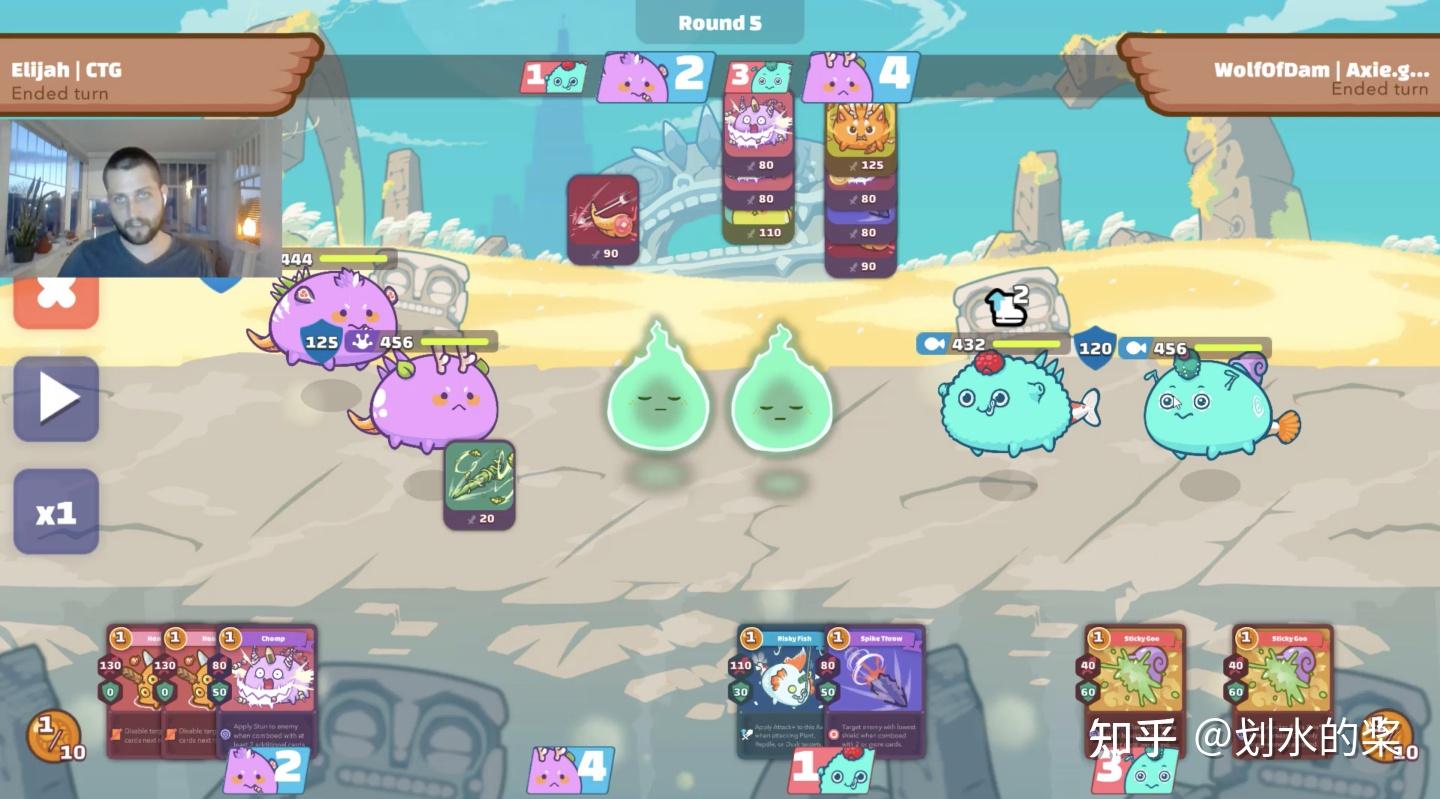Toggle the x1 battle speed setting
The width and height of the screenshot is (1440, 799).
coord(53,510)
